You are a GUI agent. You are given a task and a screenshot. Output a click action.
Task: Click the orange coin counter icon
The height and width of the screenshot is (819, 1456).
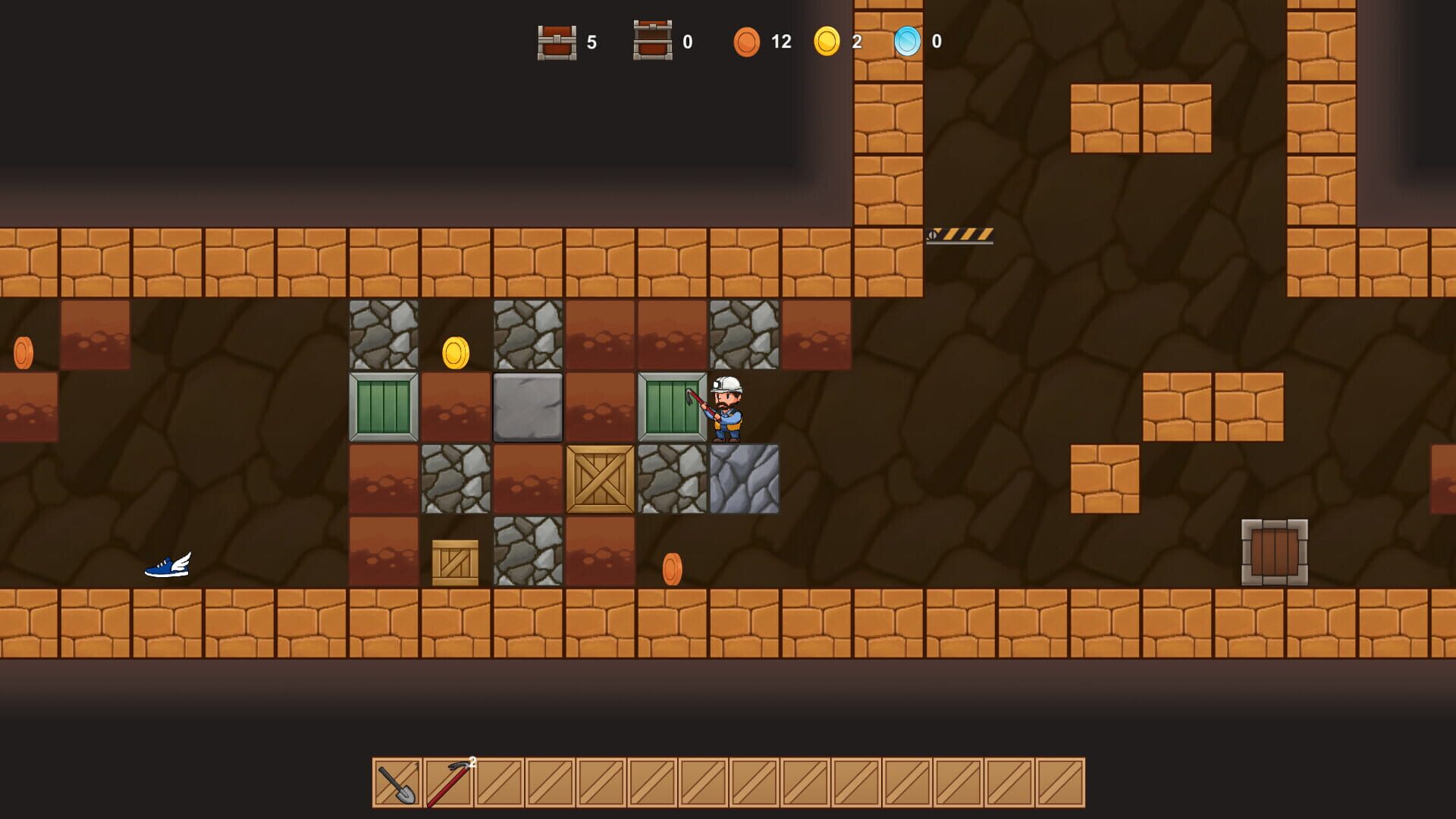pyautogui.click(x=748, y=42)
